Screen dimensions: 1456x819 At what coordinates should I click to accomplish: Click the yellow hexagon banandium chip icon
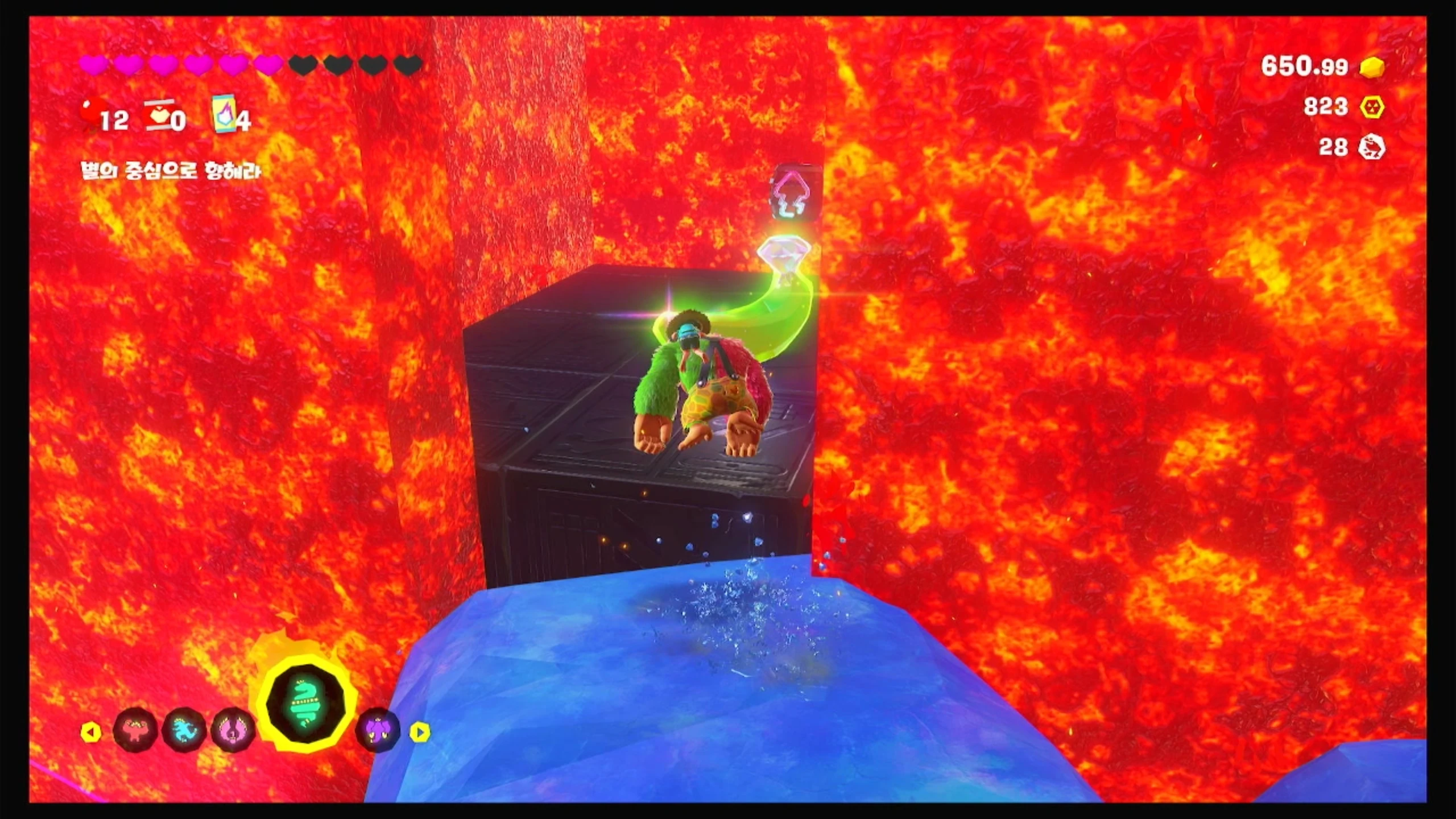[x=1372, y=107]
